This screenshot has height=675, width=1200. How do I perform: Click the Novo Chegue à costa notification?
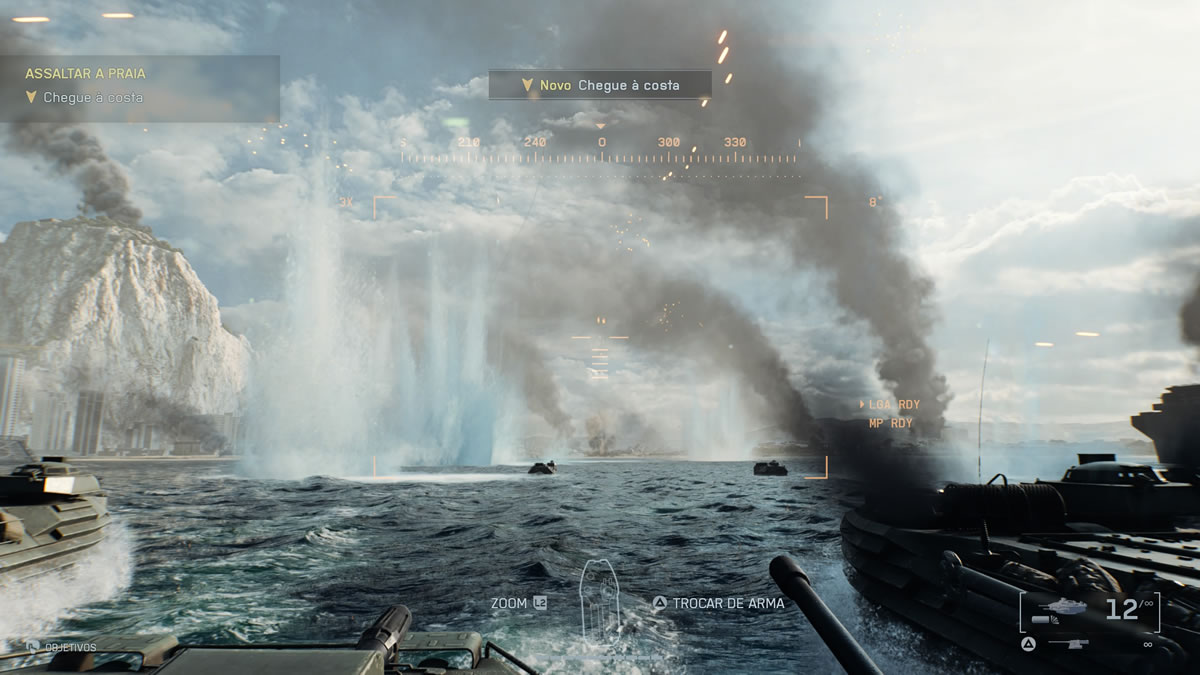point(600,85)
